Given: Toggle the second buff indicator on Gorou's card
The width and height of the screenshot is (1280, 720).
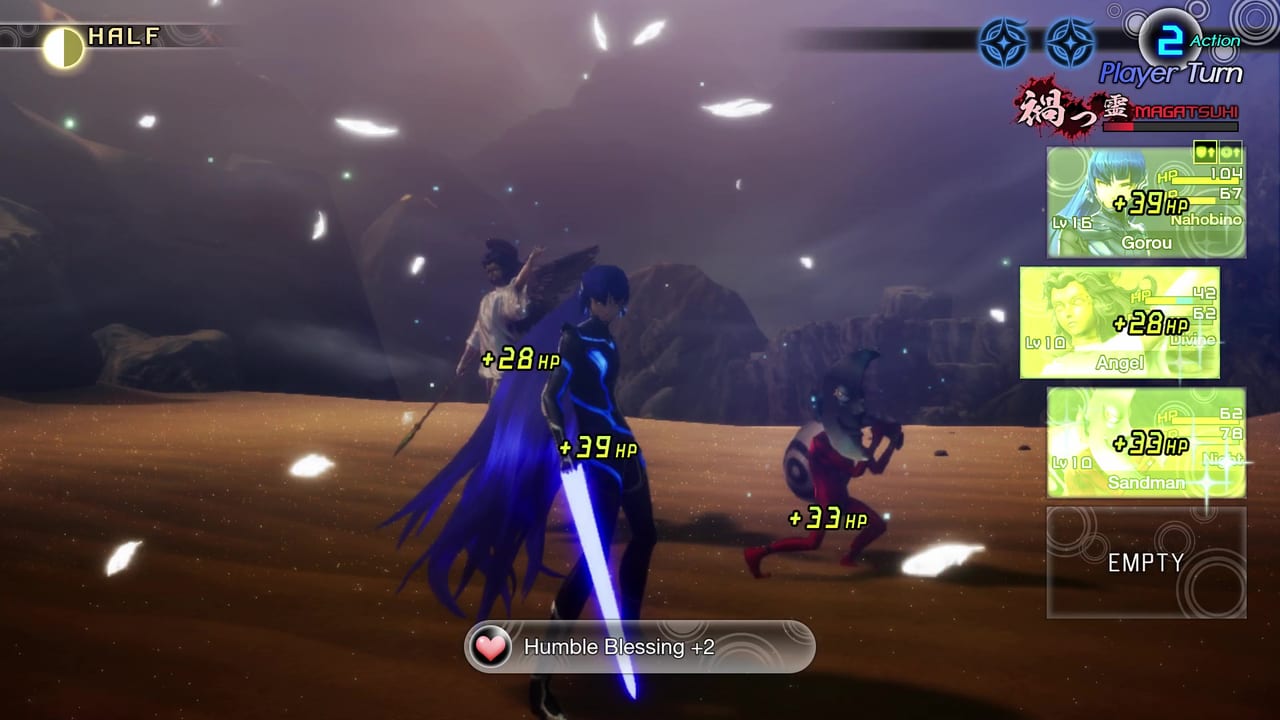Looking at the screenshot, I should pos(1232,154).
